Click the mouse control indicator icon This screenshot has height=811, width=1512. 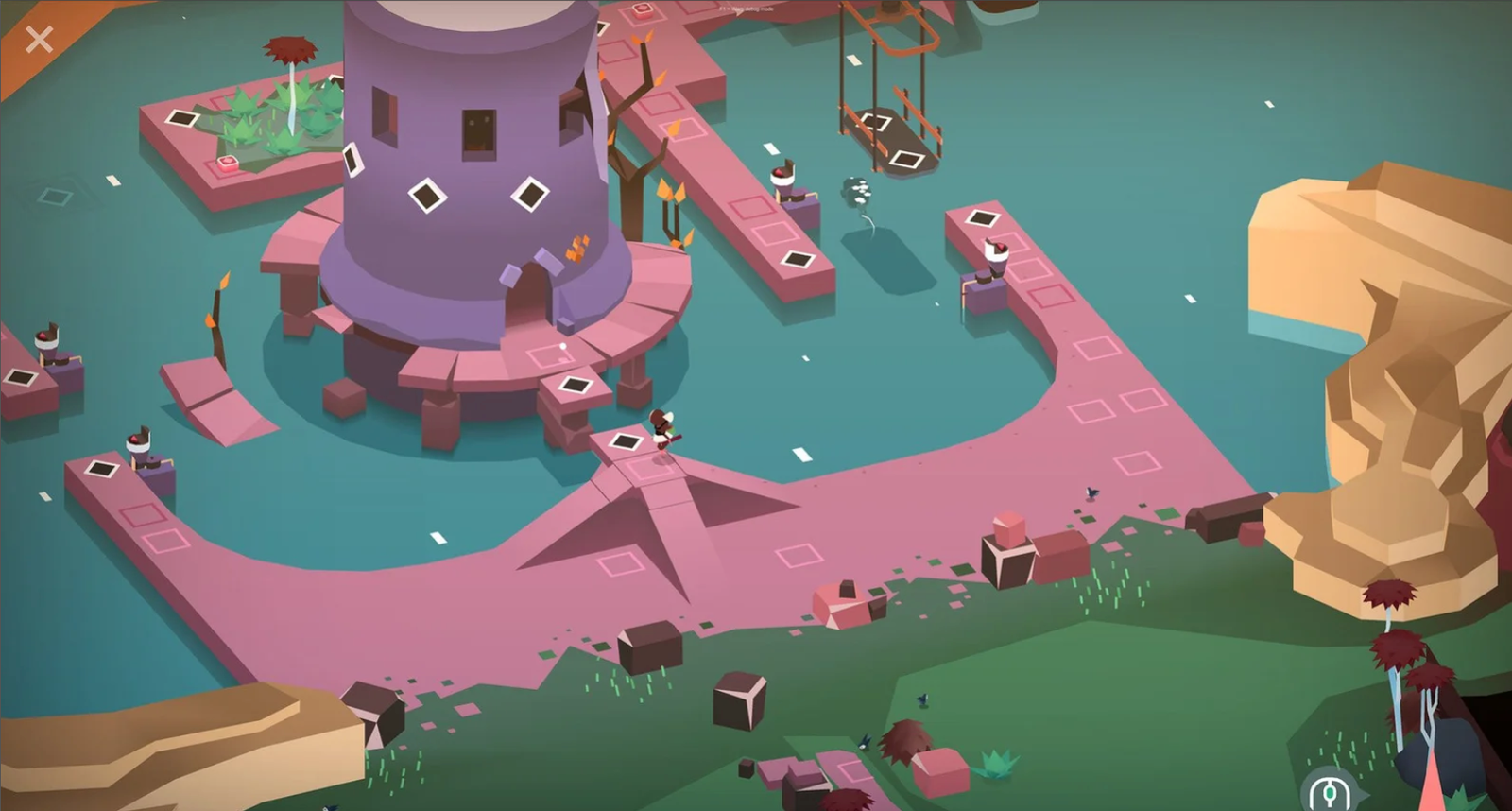(1330, 794)
